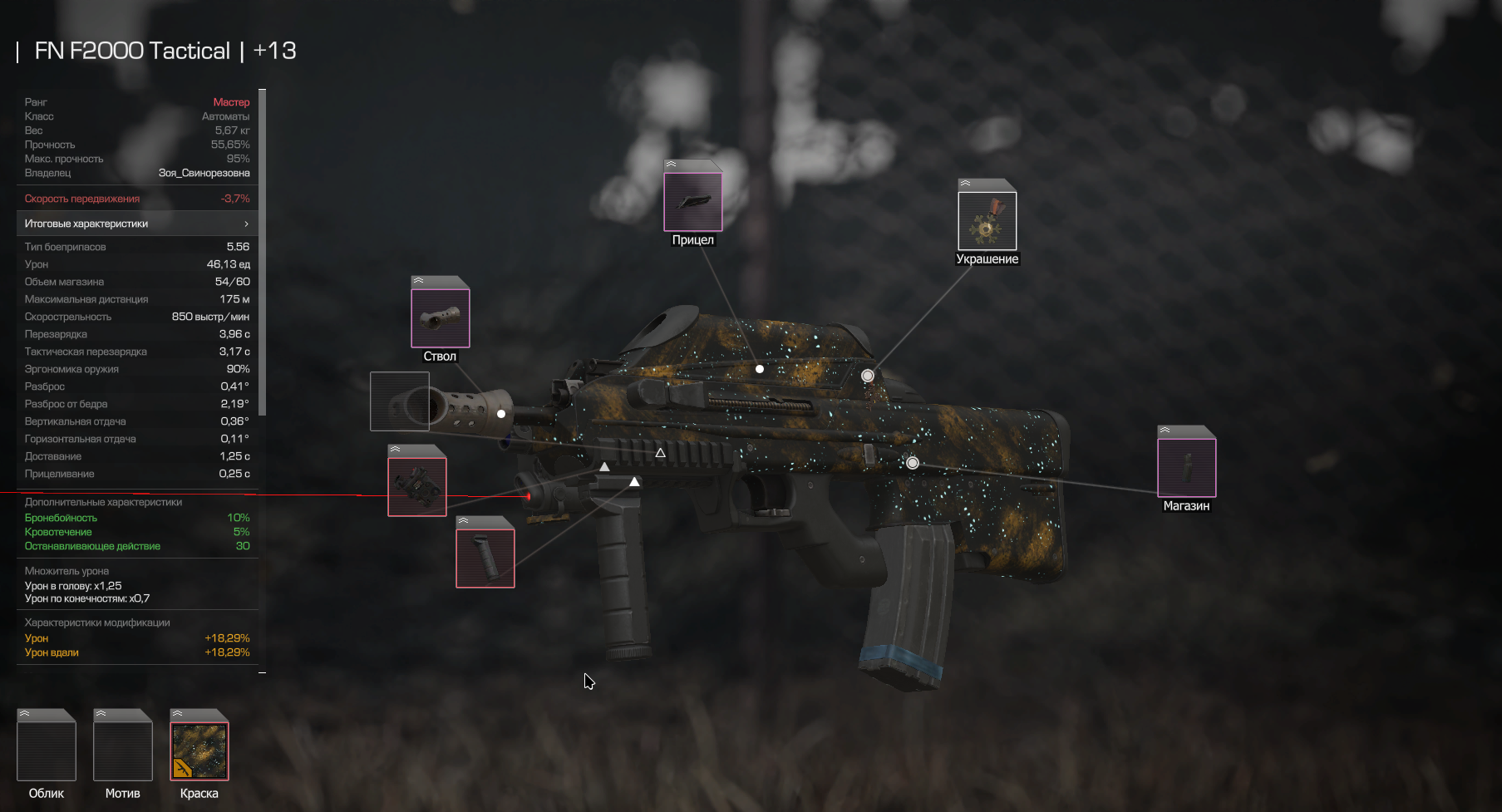This screenshot has width=1502, height=812.
Task: Select the laser sight module slot
Action: click(416, 486)
